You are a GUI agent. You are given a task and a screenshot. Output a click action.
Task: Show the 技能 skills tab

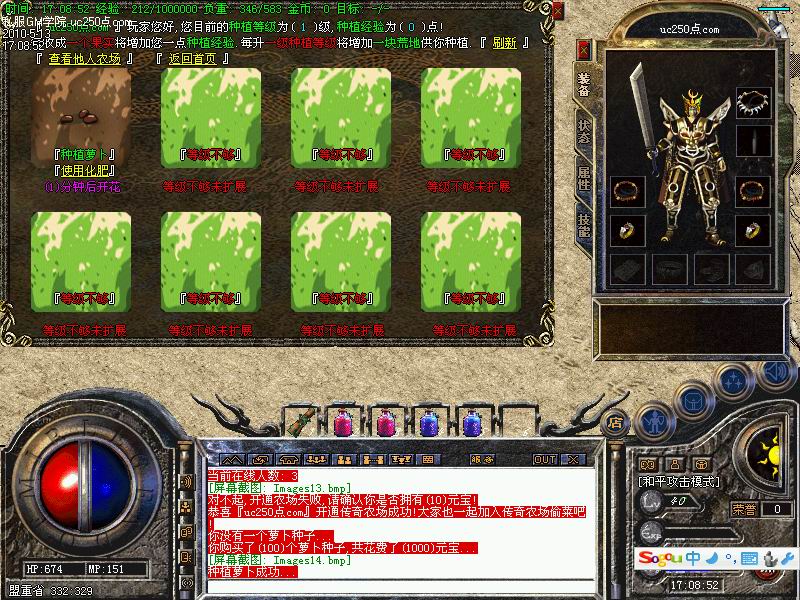[x=584, y=223]
